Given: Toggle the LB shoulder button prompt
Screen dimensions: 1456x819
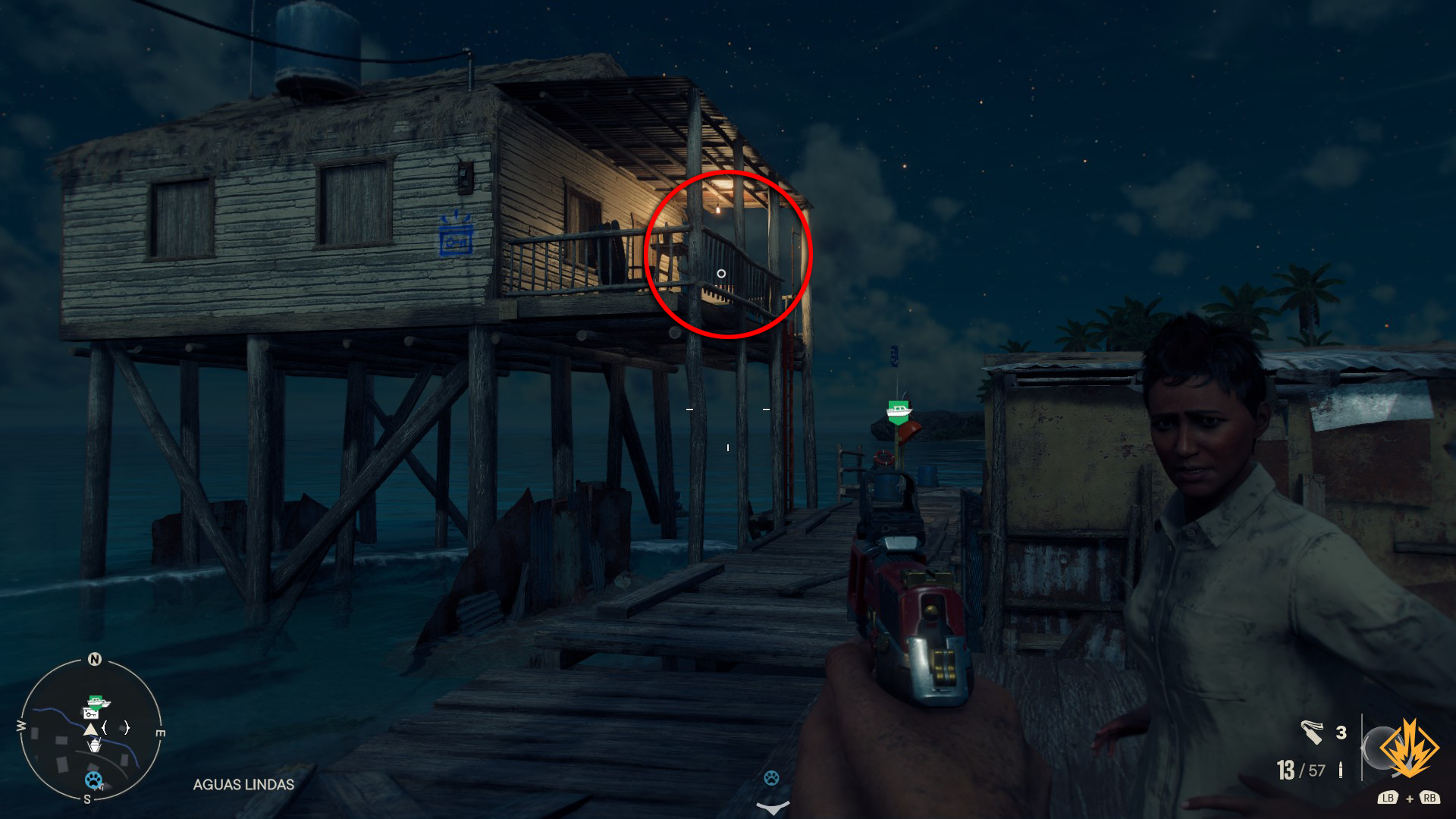Looking at the screenshot, I should pyautogui.click(x=1389, y=798).
